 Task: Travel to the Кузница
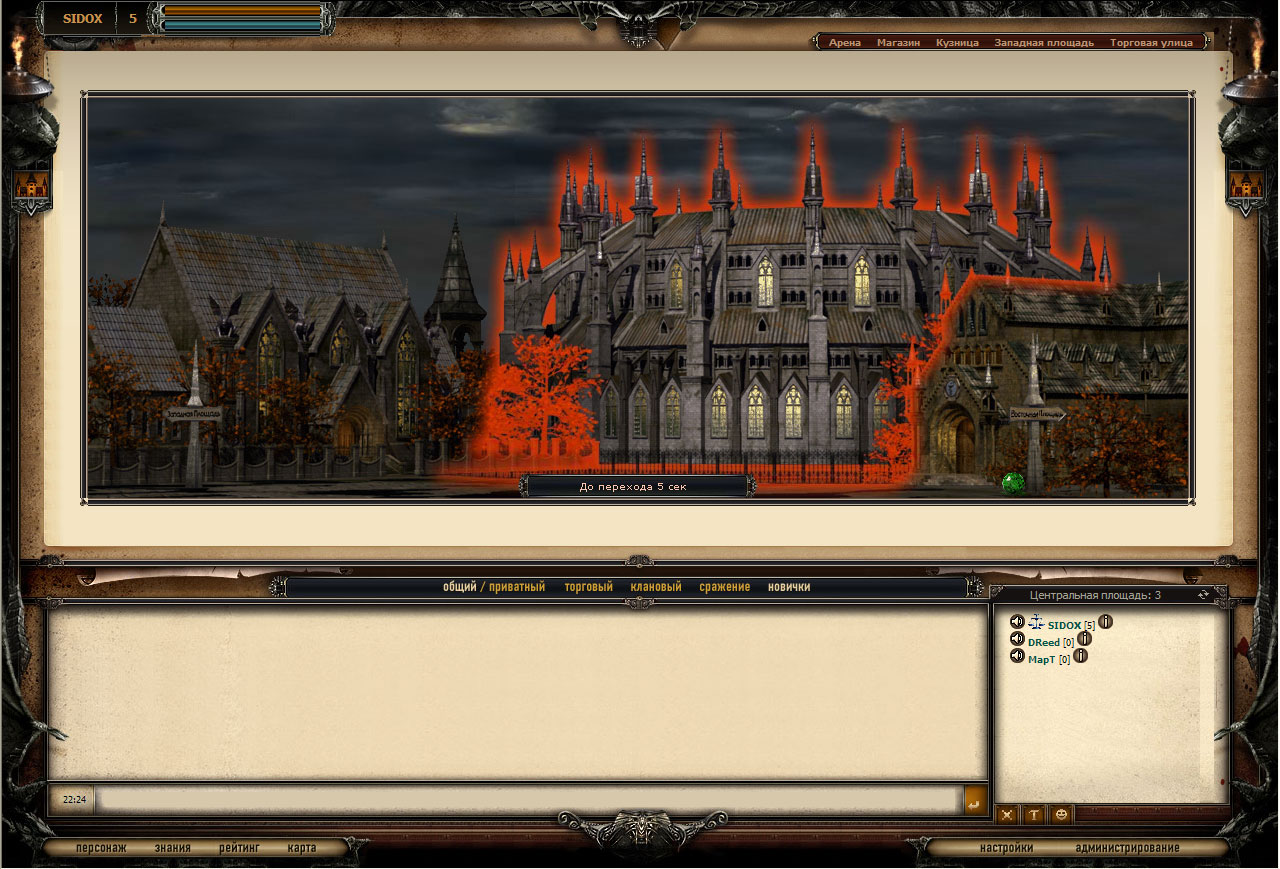pos(957,43)
